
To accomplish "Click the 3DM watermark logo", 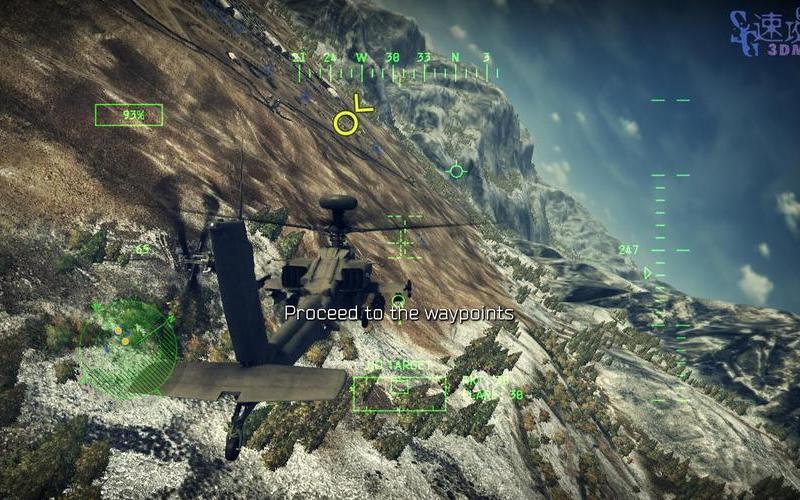I will (763, 34).
